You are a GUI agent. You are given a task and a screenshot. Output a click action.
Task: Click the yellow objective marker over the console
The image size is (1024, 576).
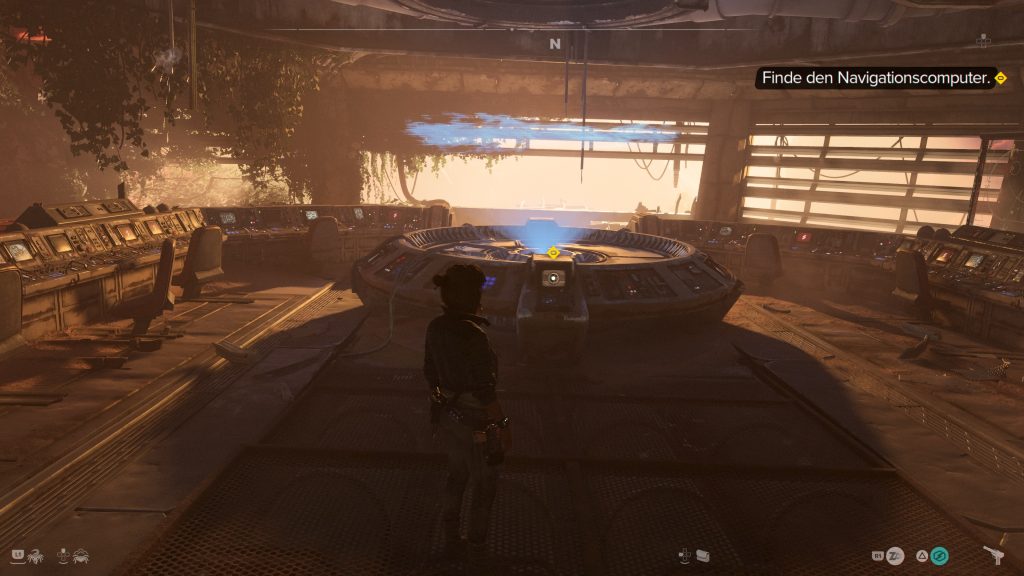[553, 253]
